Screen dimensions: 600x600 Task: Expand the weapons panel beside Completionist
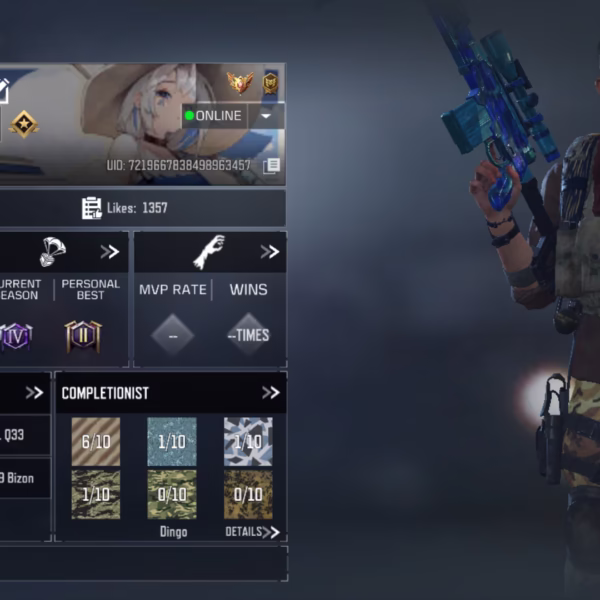34,393
